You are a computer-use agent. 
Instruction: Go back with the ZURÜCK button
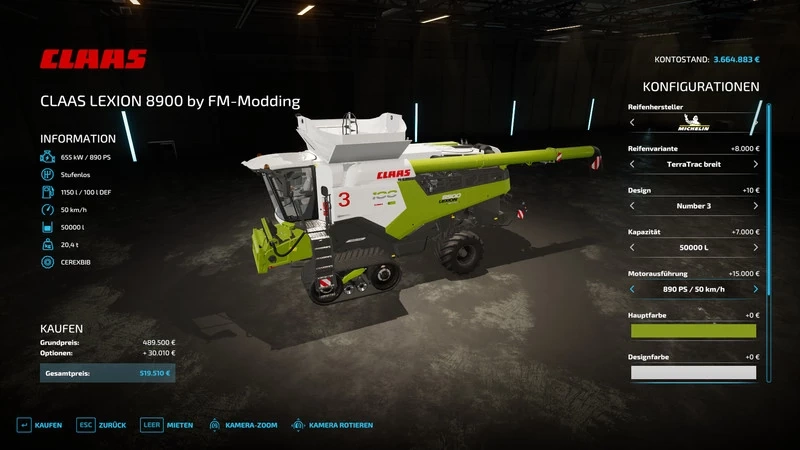[103, 425]
